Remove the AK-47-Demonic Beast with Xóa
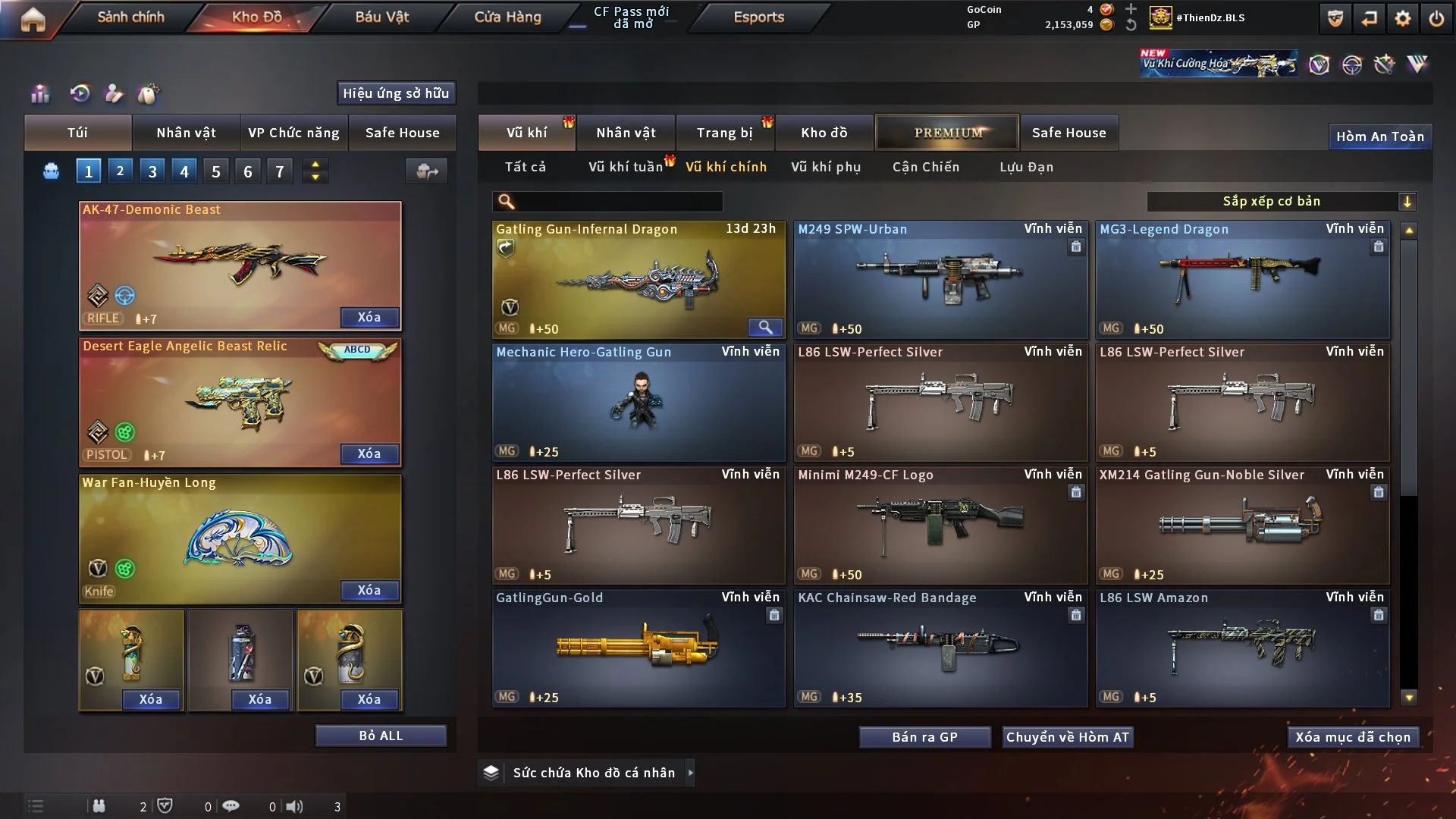The height and width of the screenshot is (819, 1456). click(369, 317)
